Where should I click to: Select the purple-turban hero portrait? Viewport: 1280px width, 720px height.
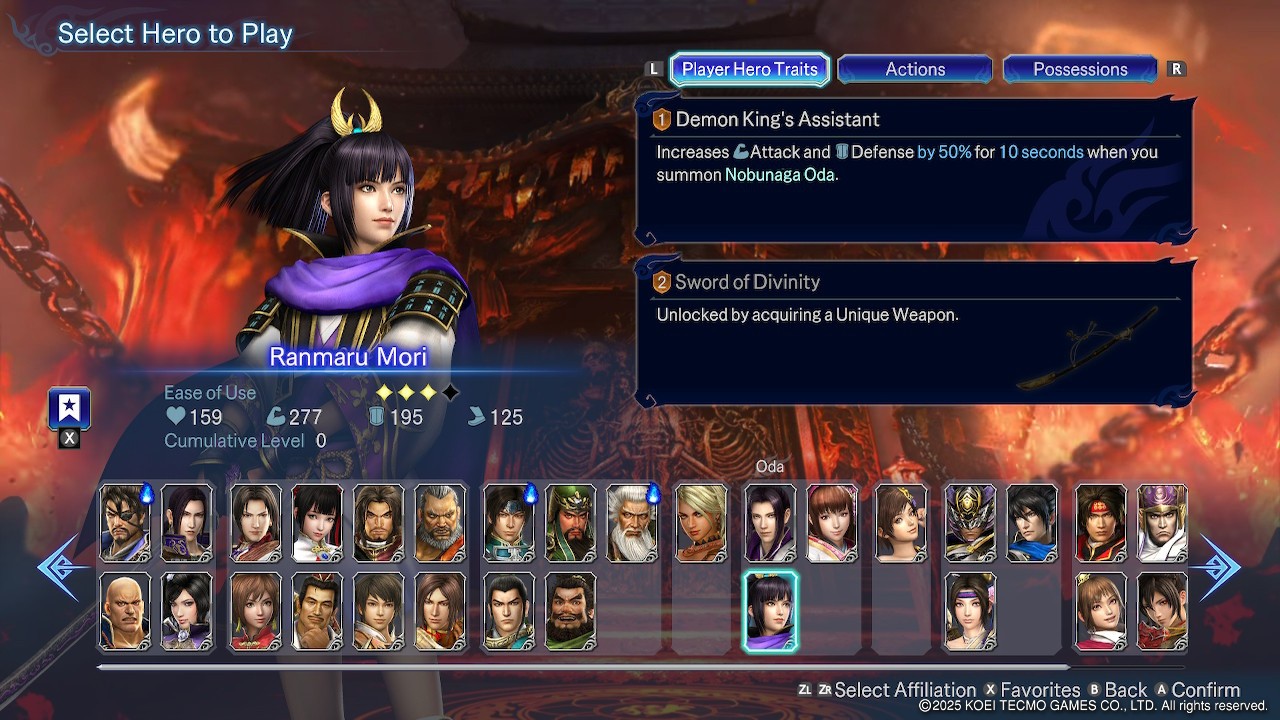(1162, 523)
